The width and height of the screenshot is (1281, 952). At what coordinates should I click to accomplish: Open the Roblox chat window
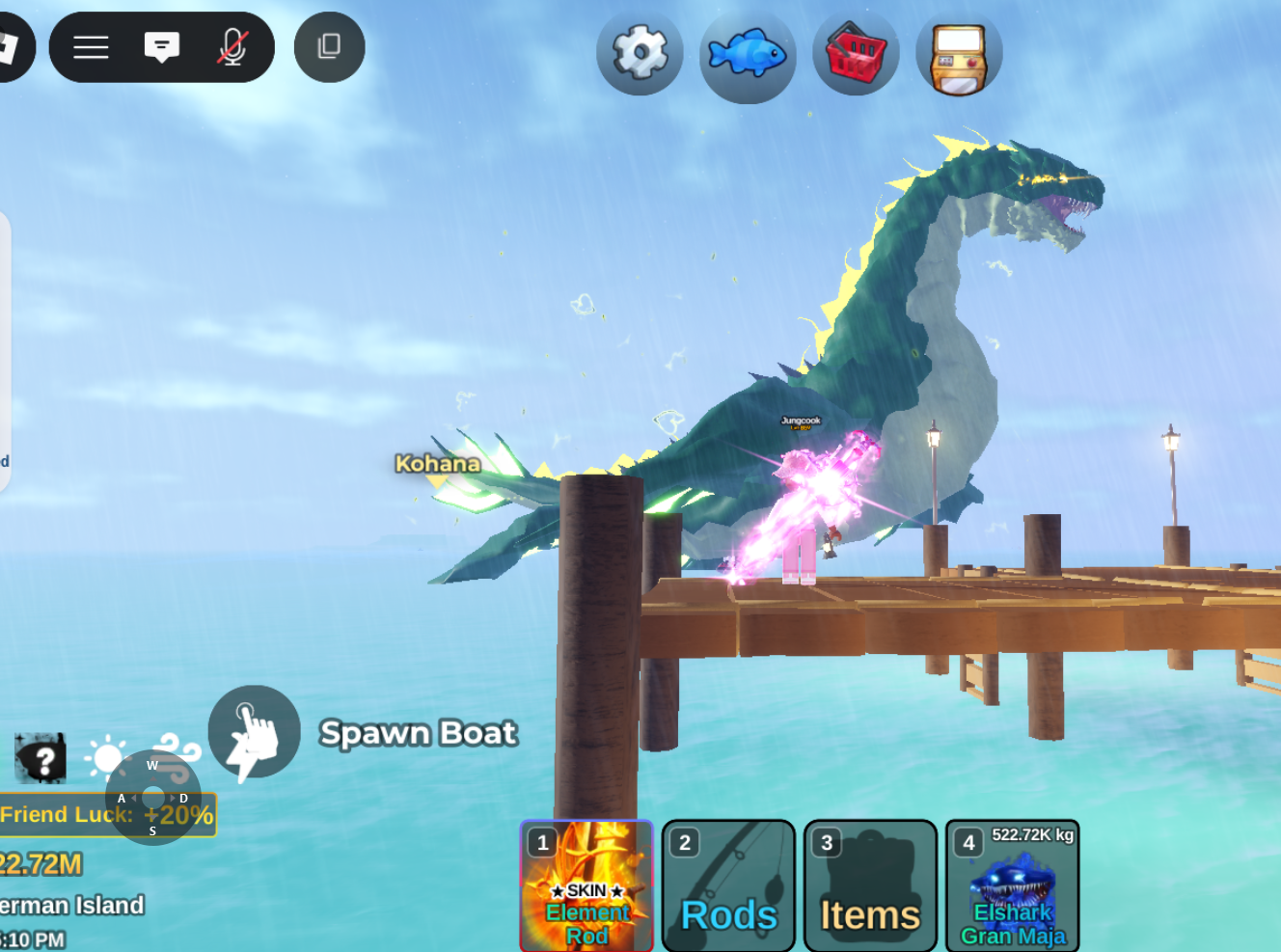tap(161, 47)
